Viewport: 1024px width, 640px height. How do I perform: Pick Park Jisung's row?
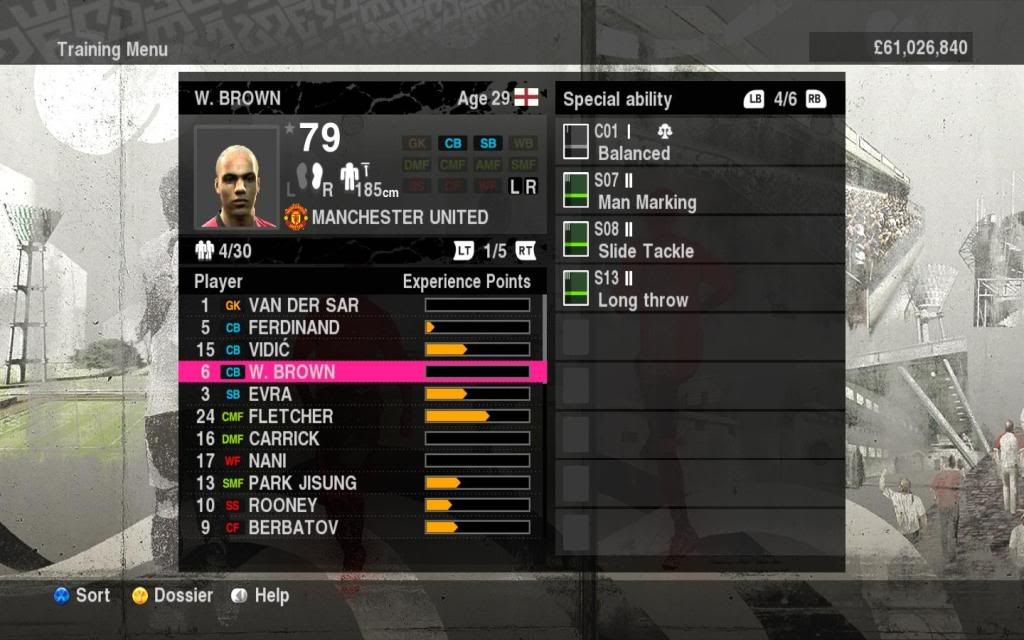click(x=360, y=483)
